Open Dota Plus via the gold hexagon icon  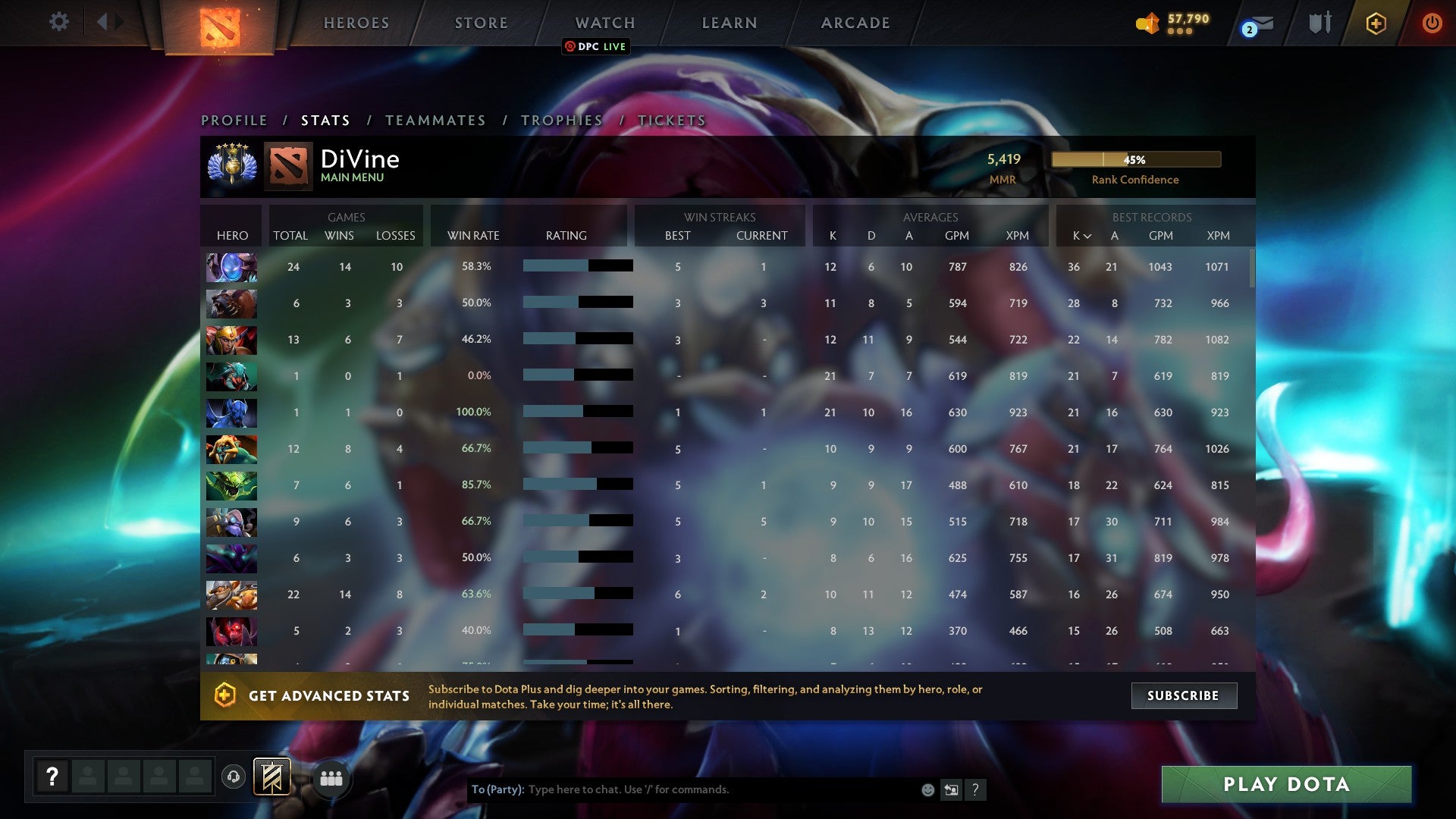pos(1376,23)
